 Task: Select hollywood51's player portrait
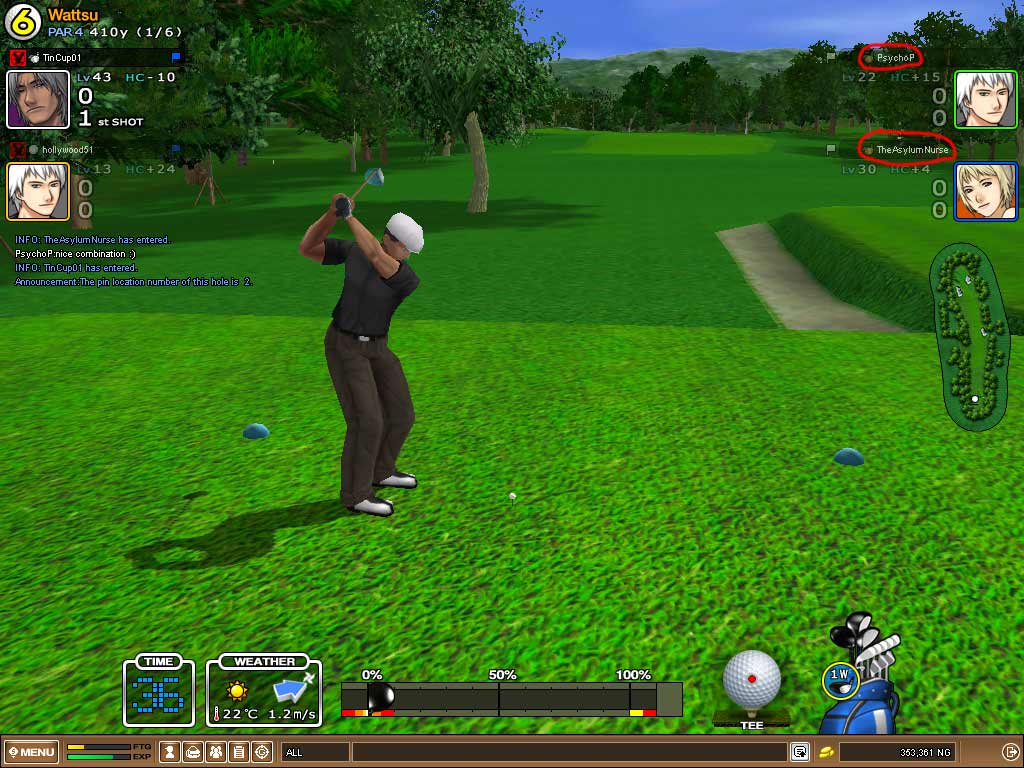coord(38,191)
